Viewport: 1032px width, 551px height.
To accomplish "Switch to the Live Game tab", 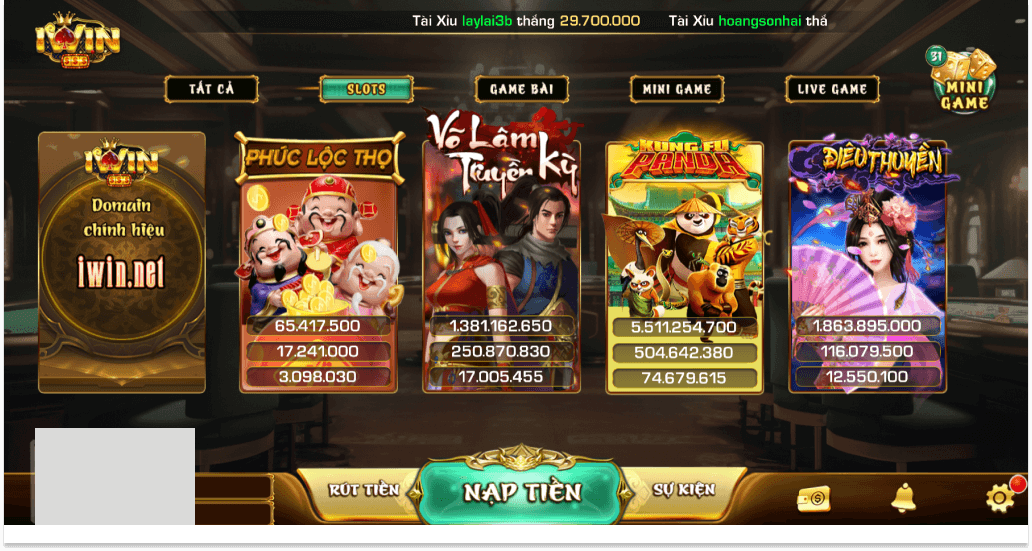I will tap(831, 89).
